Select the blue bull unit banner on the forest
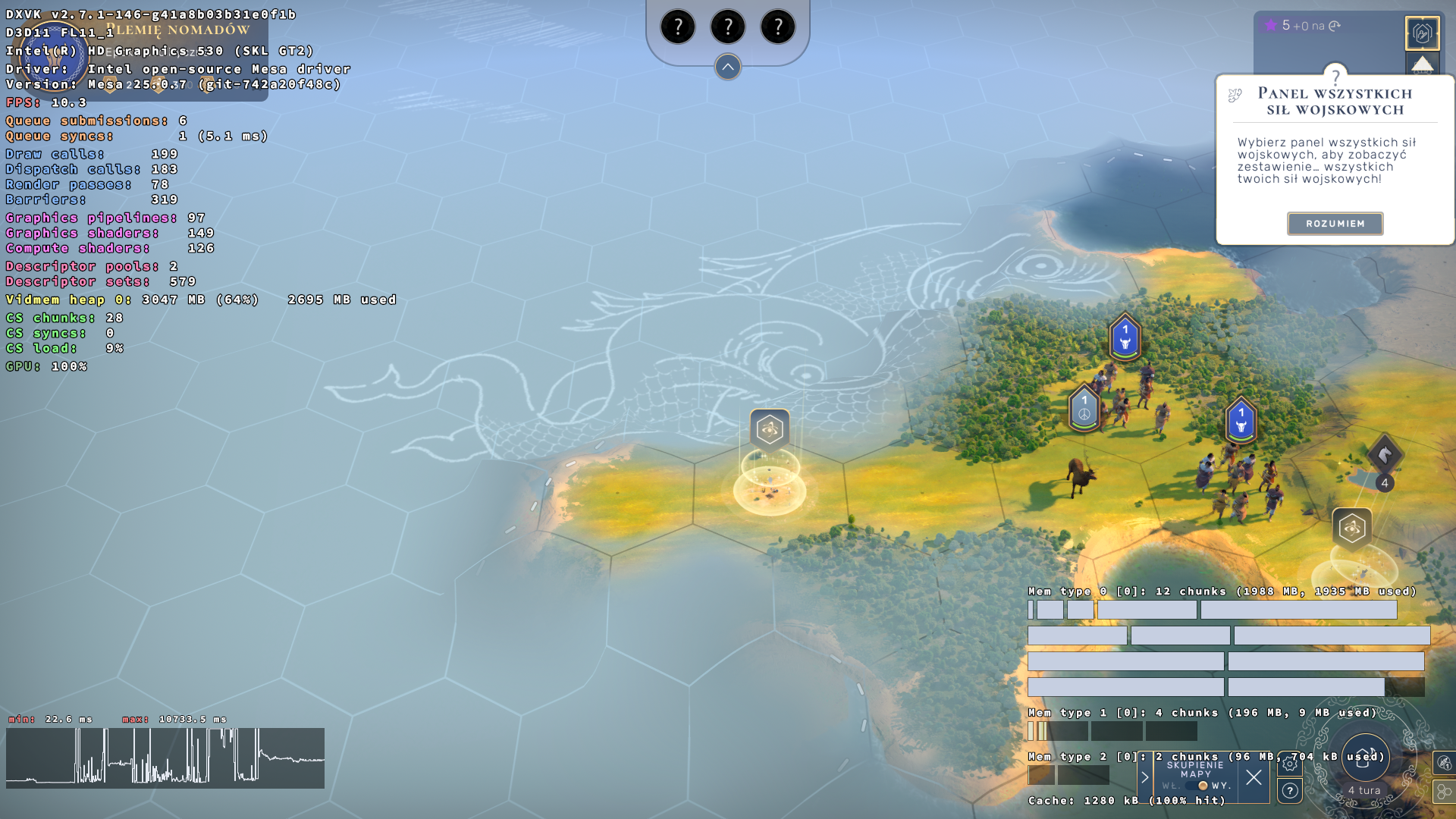The height and width of the screenshot is (819, 1456). (x=1125, y=337)
